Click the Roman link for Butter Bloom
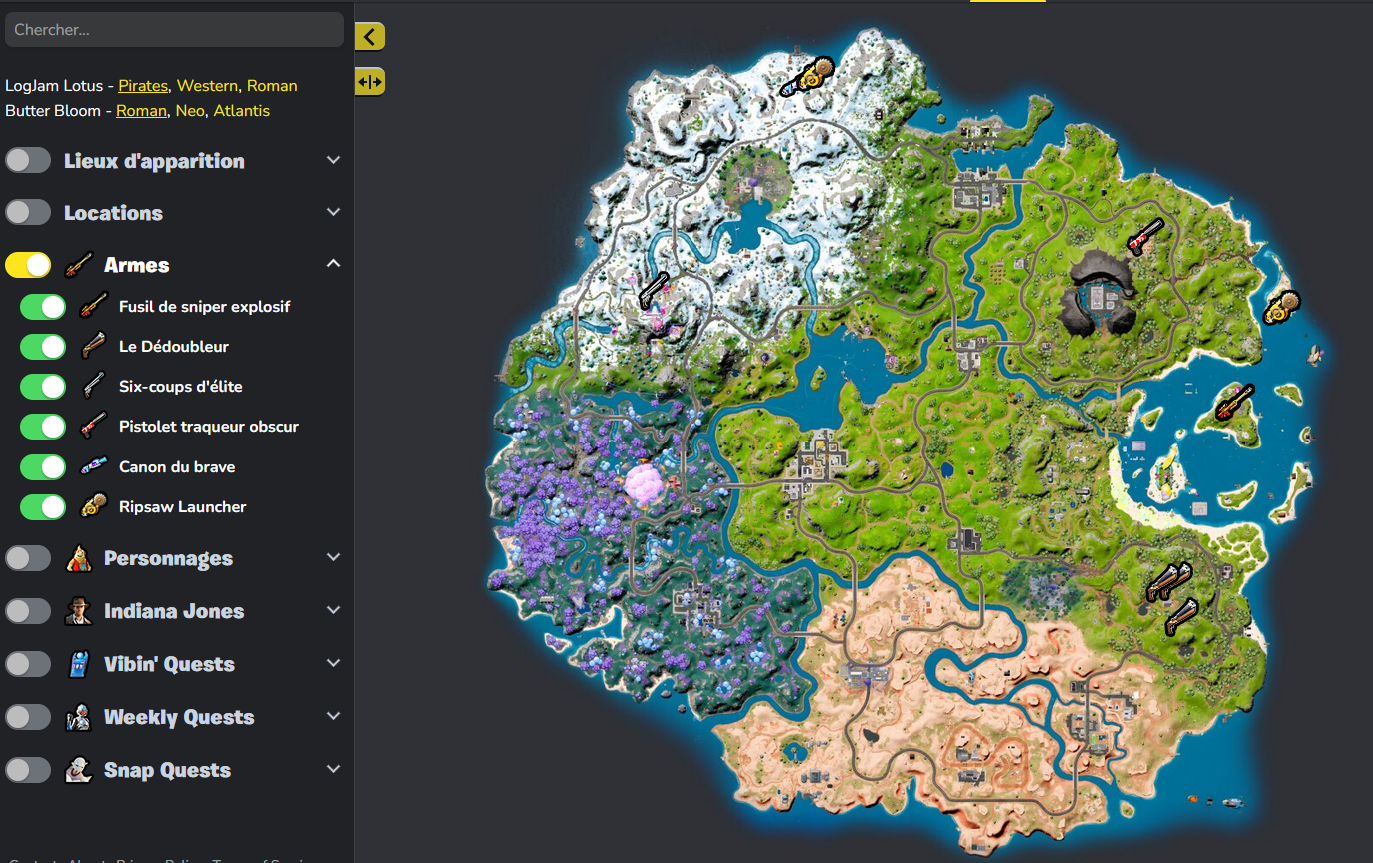The height and width of the screenshot is (863, 1373). pyautogui.click(x=141, y=110)
